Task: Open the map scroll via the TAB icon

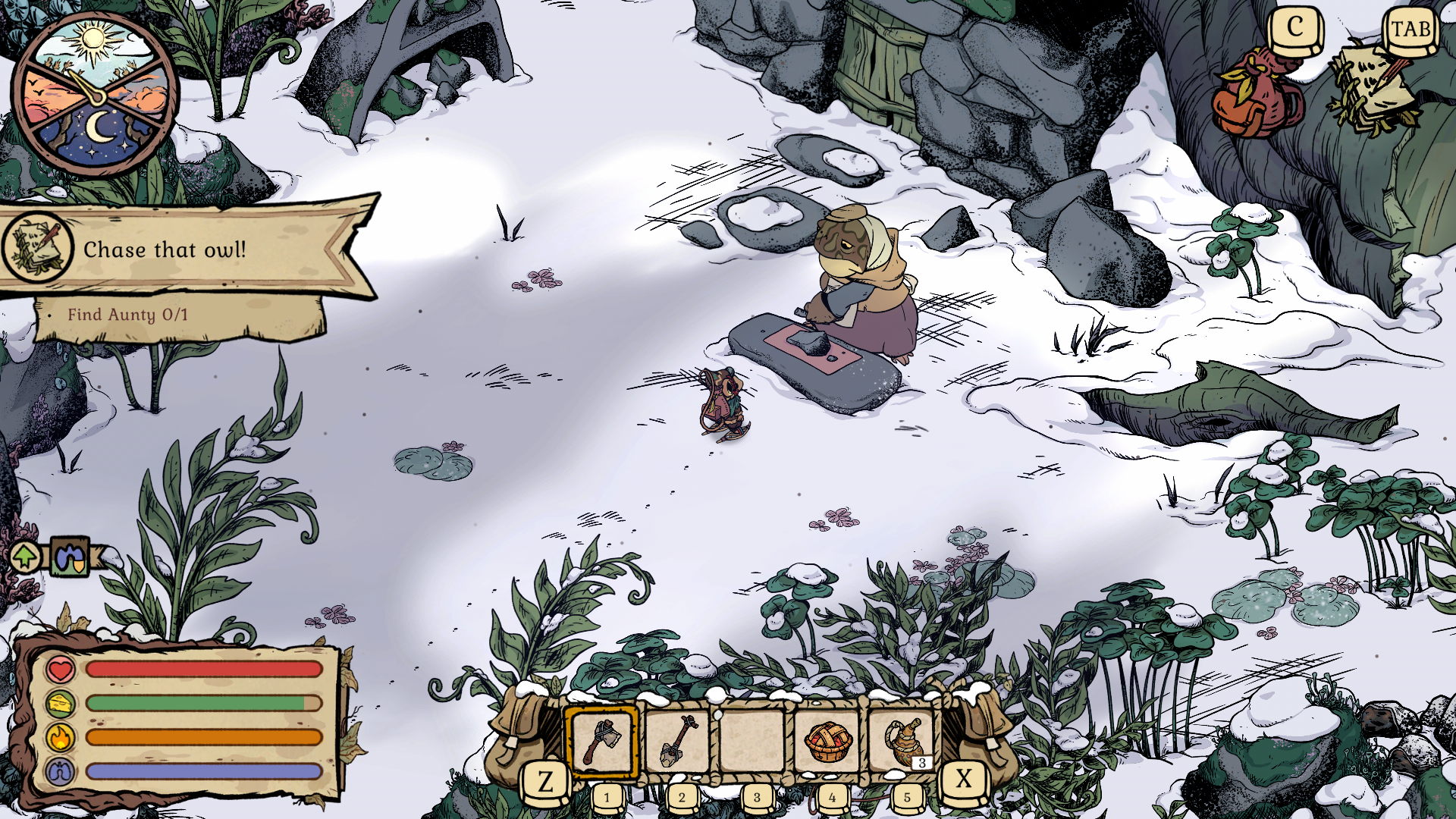Action: point(1409,30)
